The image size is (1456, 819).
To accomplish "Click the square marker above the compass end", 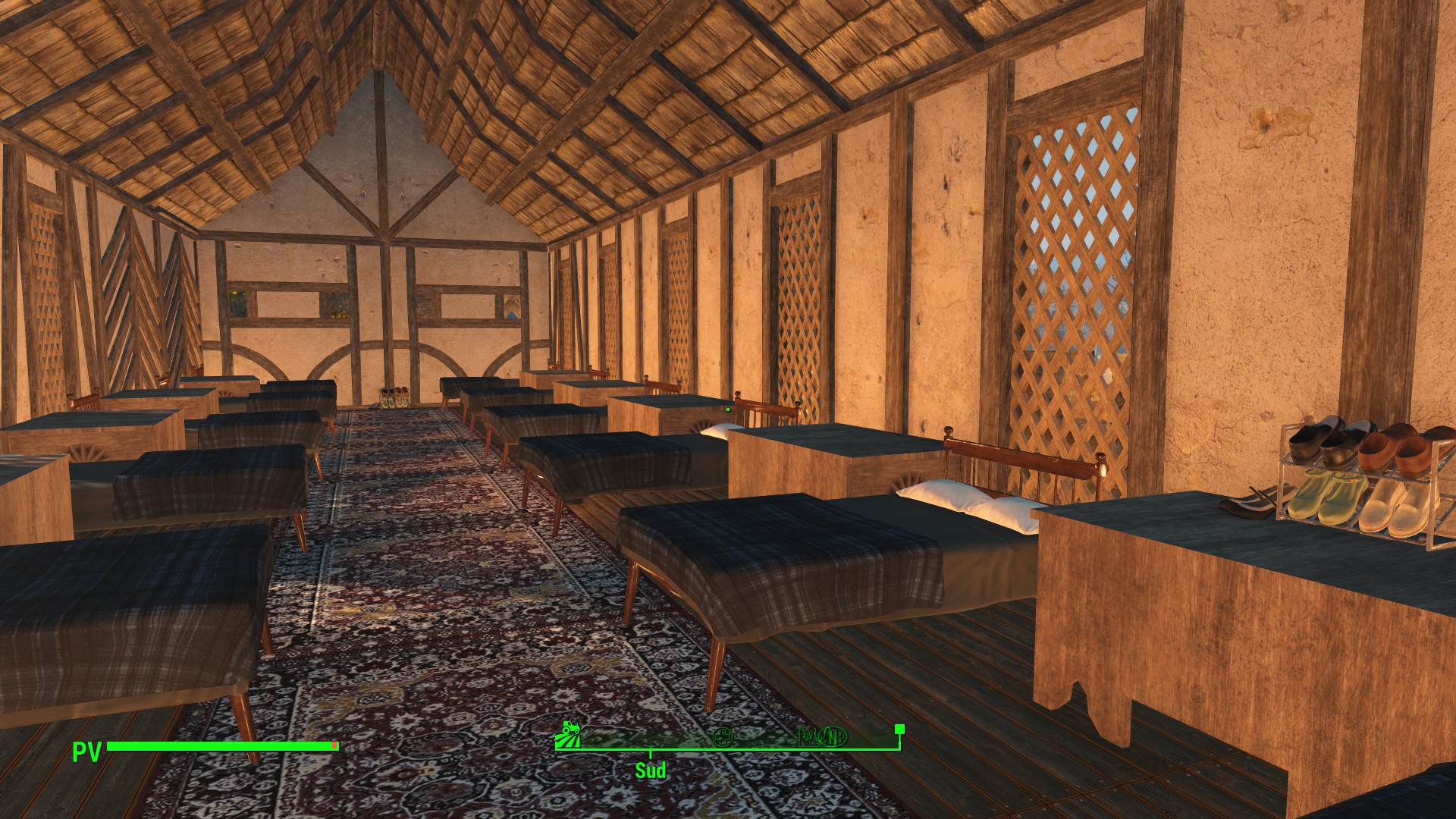I will 899,730.
